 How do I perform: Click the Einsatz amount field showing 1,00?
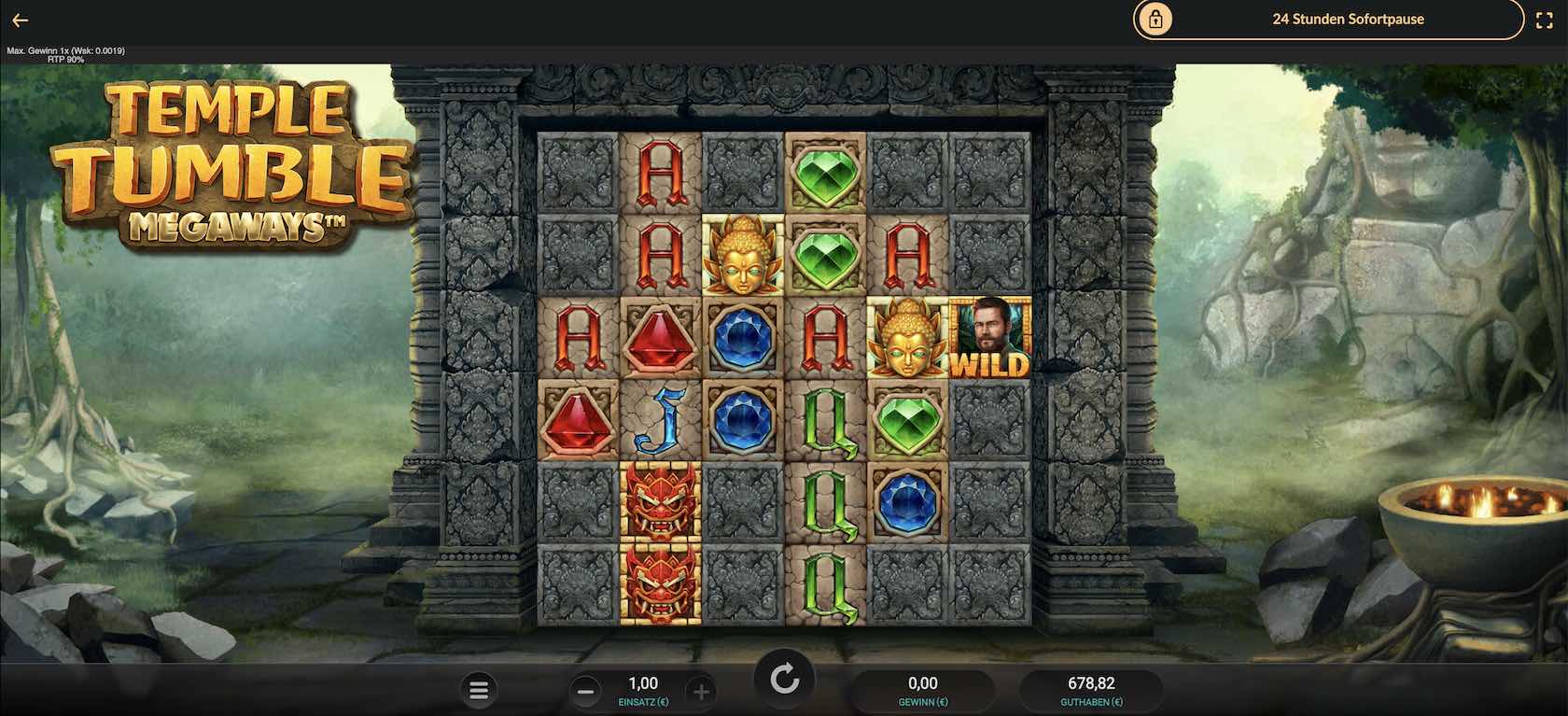click(x=644, y=682)
